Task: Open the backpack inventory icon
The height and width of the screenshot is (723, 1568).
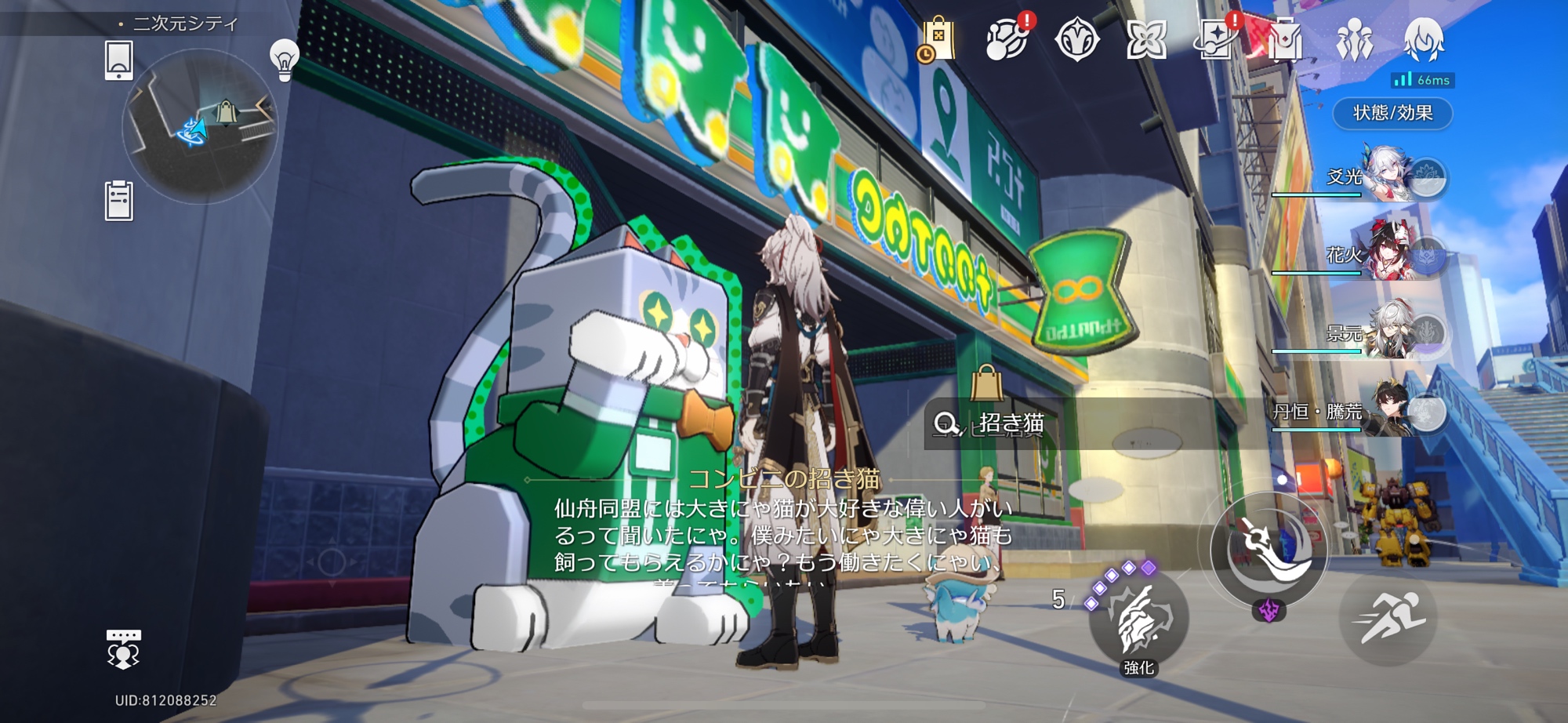Action: (x=1284, y=39)
